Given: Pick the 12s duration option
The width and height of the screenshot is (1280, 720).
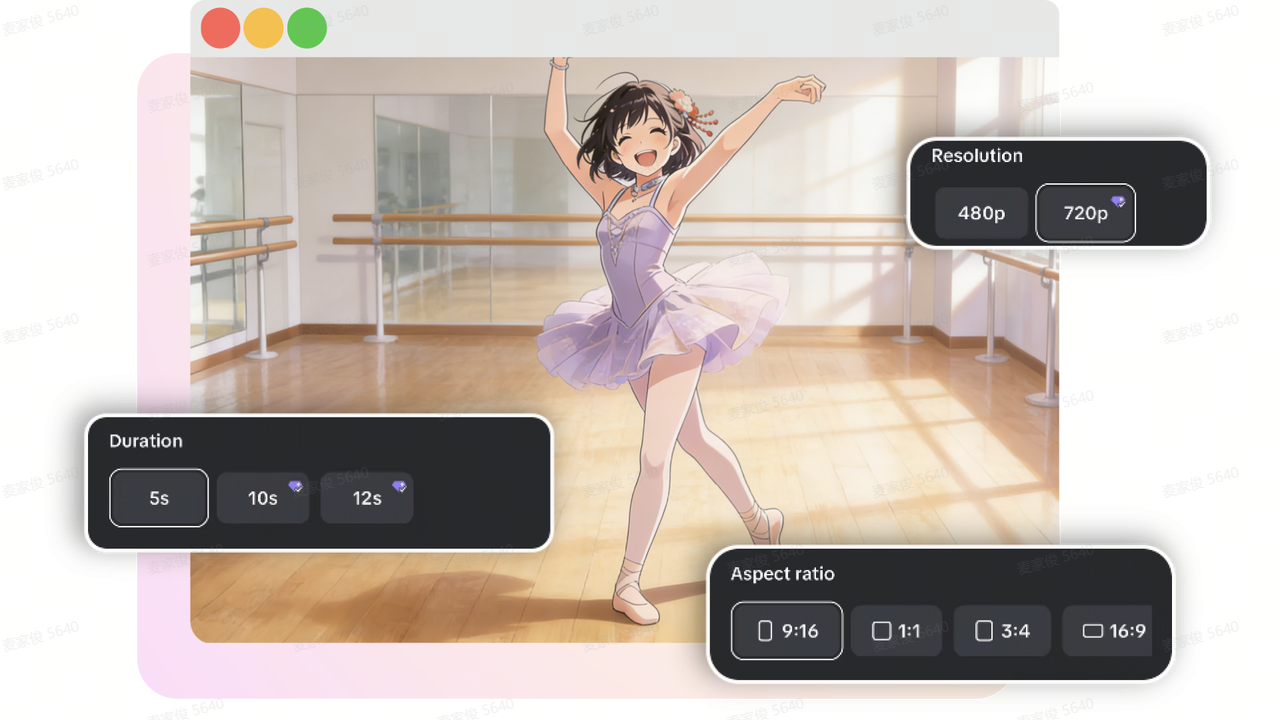Looking at the screenshot, I should click(367, 498).
